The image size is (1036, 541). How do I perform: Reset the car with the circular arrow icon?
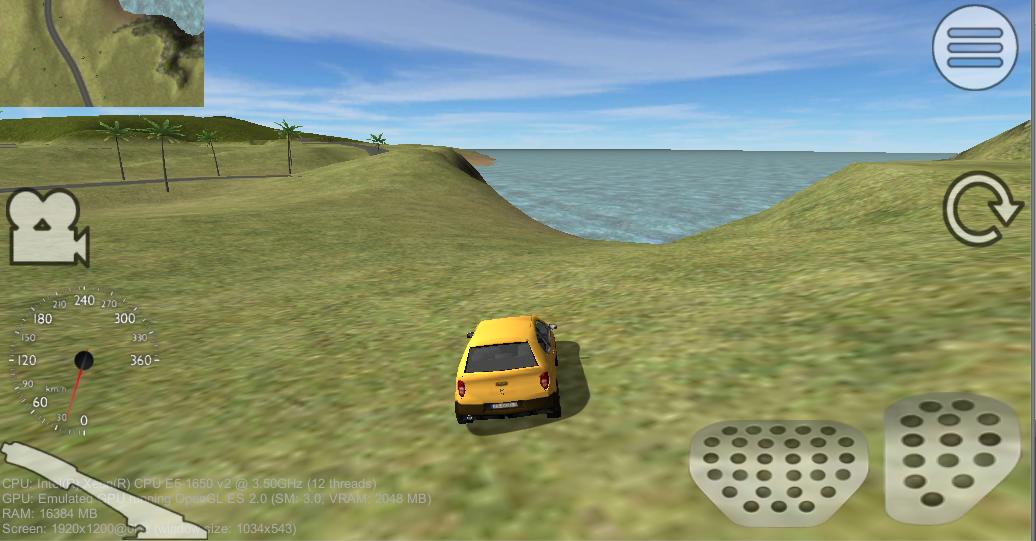[983, 209]
